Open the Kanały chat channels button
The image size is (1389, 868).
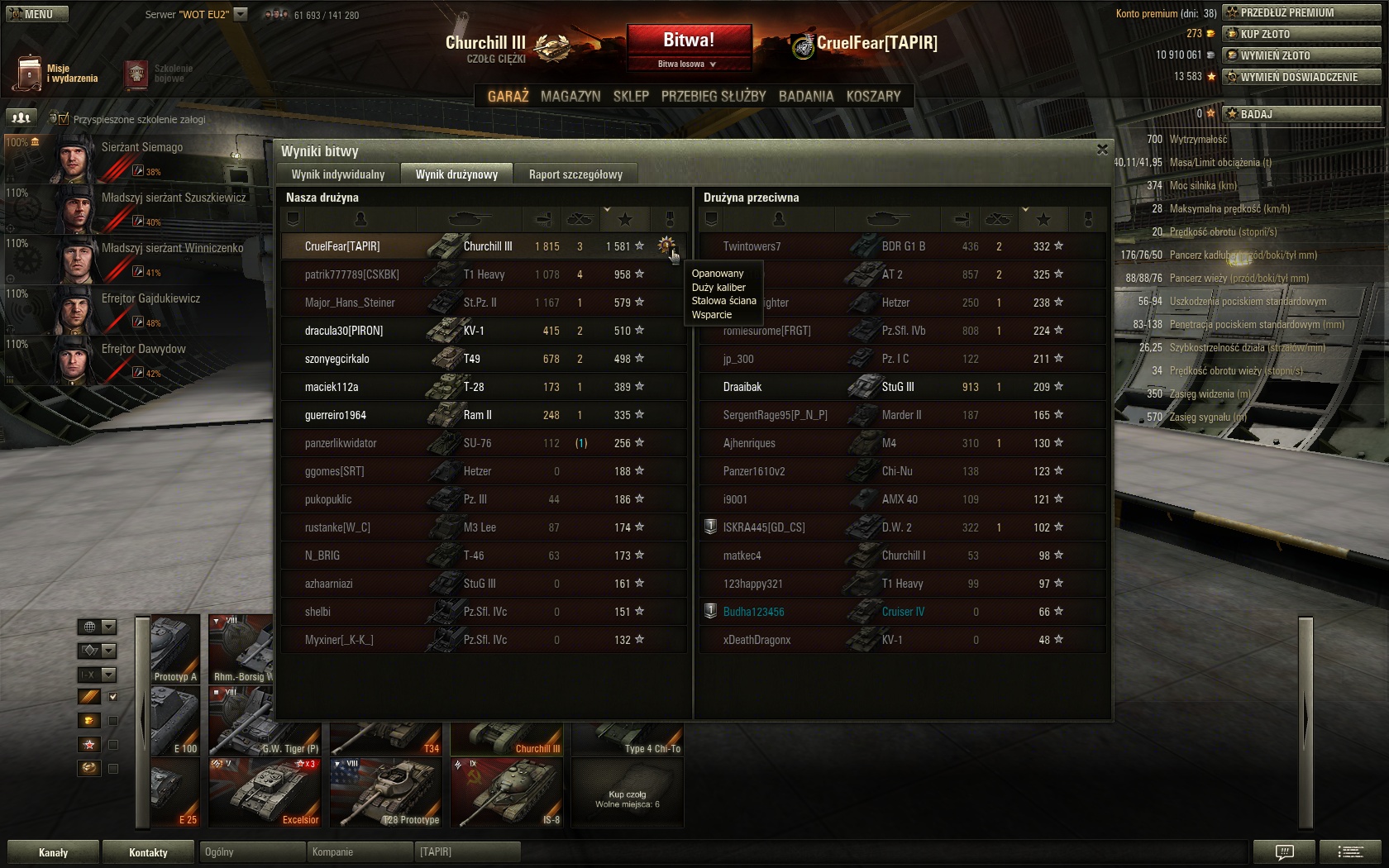tap(53, 852)
